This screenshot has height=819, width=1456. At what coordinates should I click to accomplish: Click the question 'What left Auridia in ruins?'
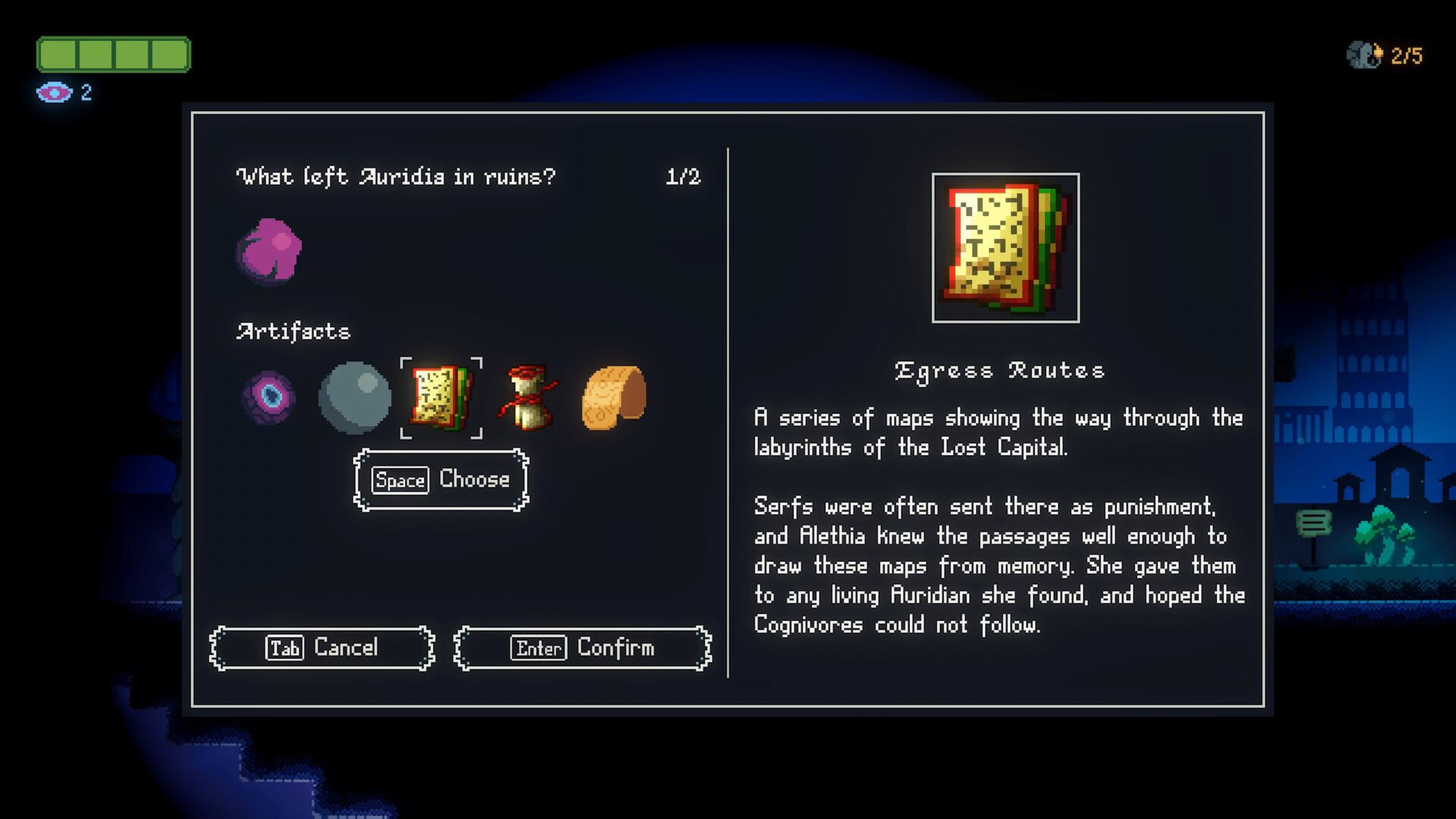point(397,176)
